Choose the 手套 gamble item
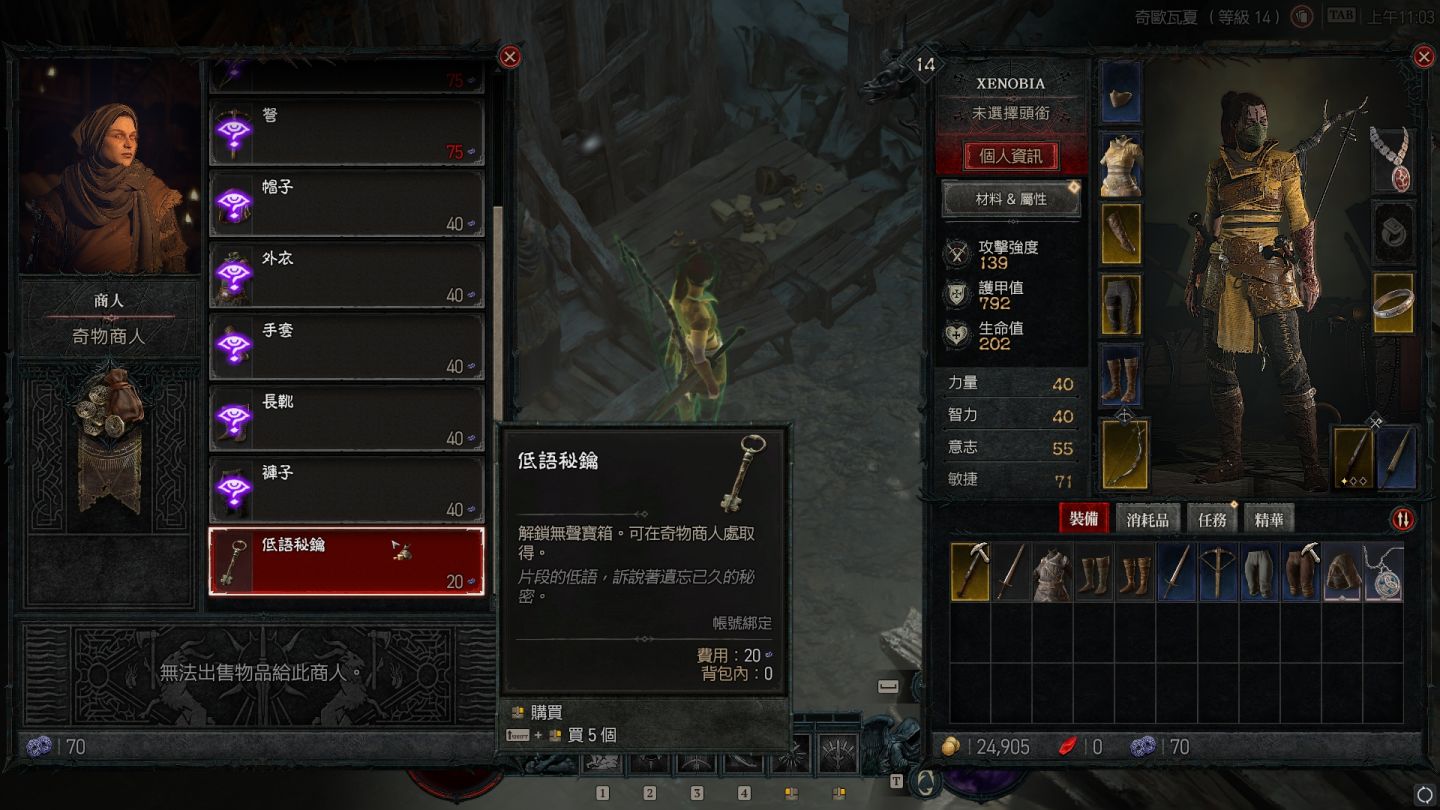The height and width of the screenshot is (810, 1440). click(x=346, y=347)
